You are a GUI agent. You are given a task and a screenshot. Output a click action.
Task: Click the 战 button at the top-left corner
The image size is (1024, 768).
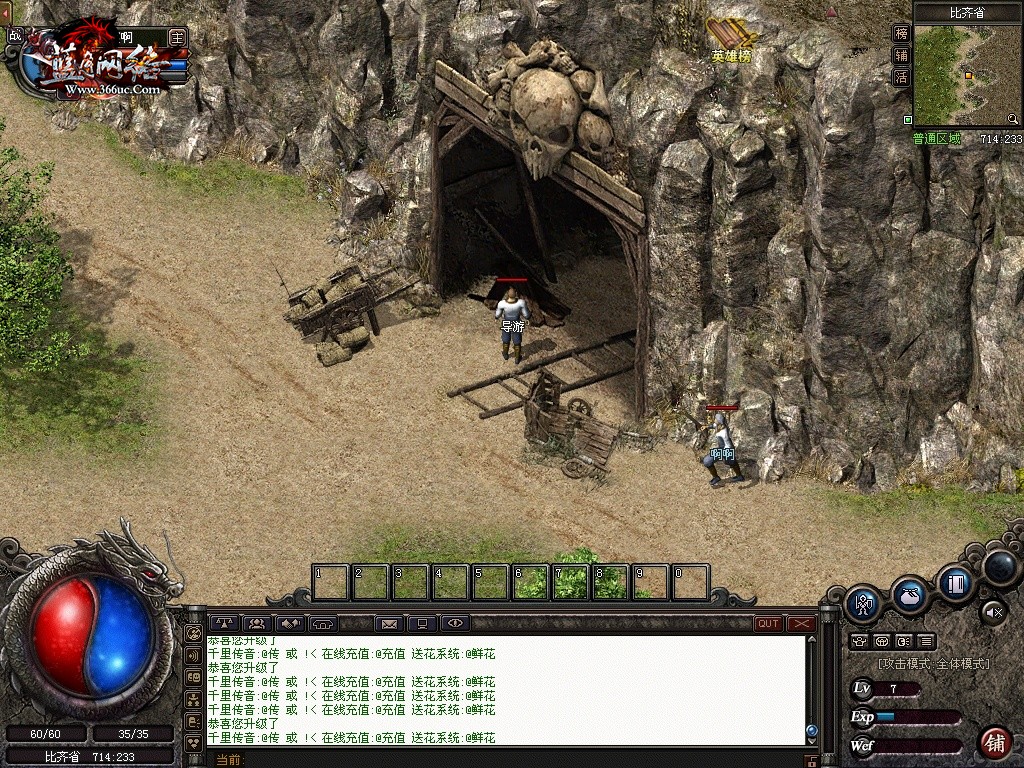pyautogui.click(x=14, y=36)
